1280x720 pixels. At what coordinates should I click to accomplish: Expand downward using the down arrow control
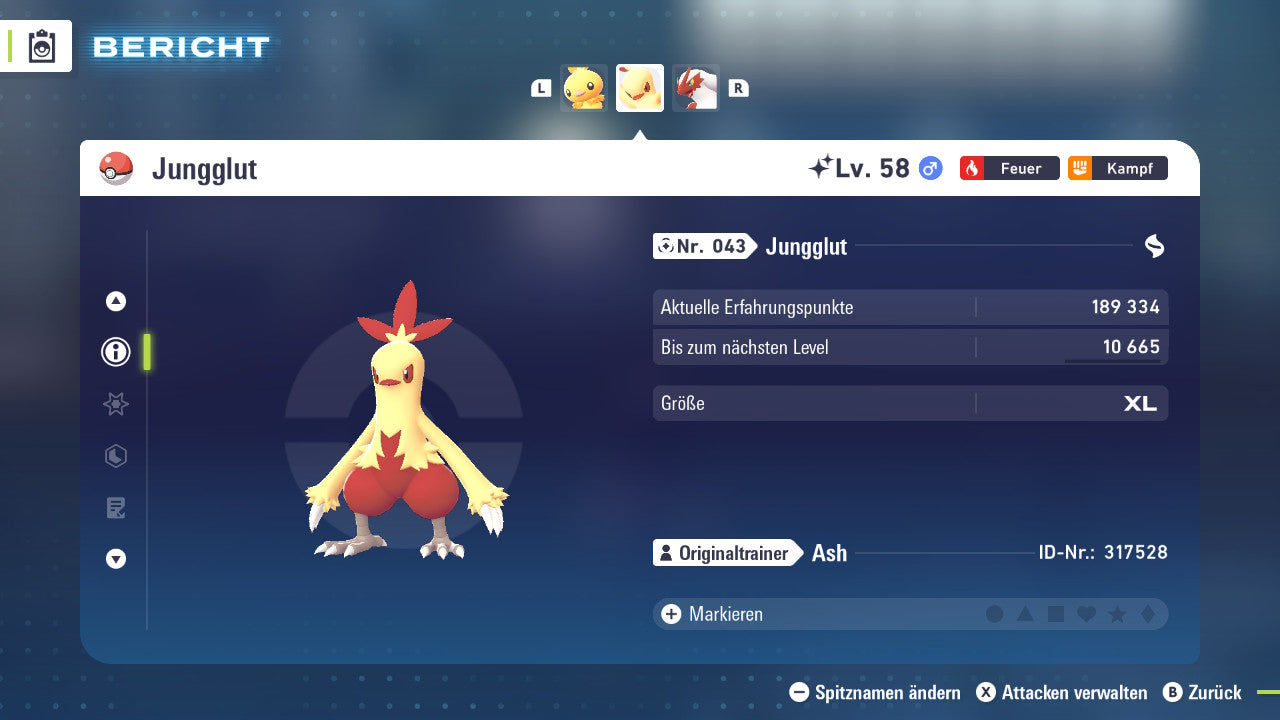click(x=115, y=559)
